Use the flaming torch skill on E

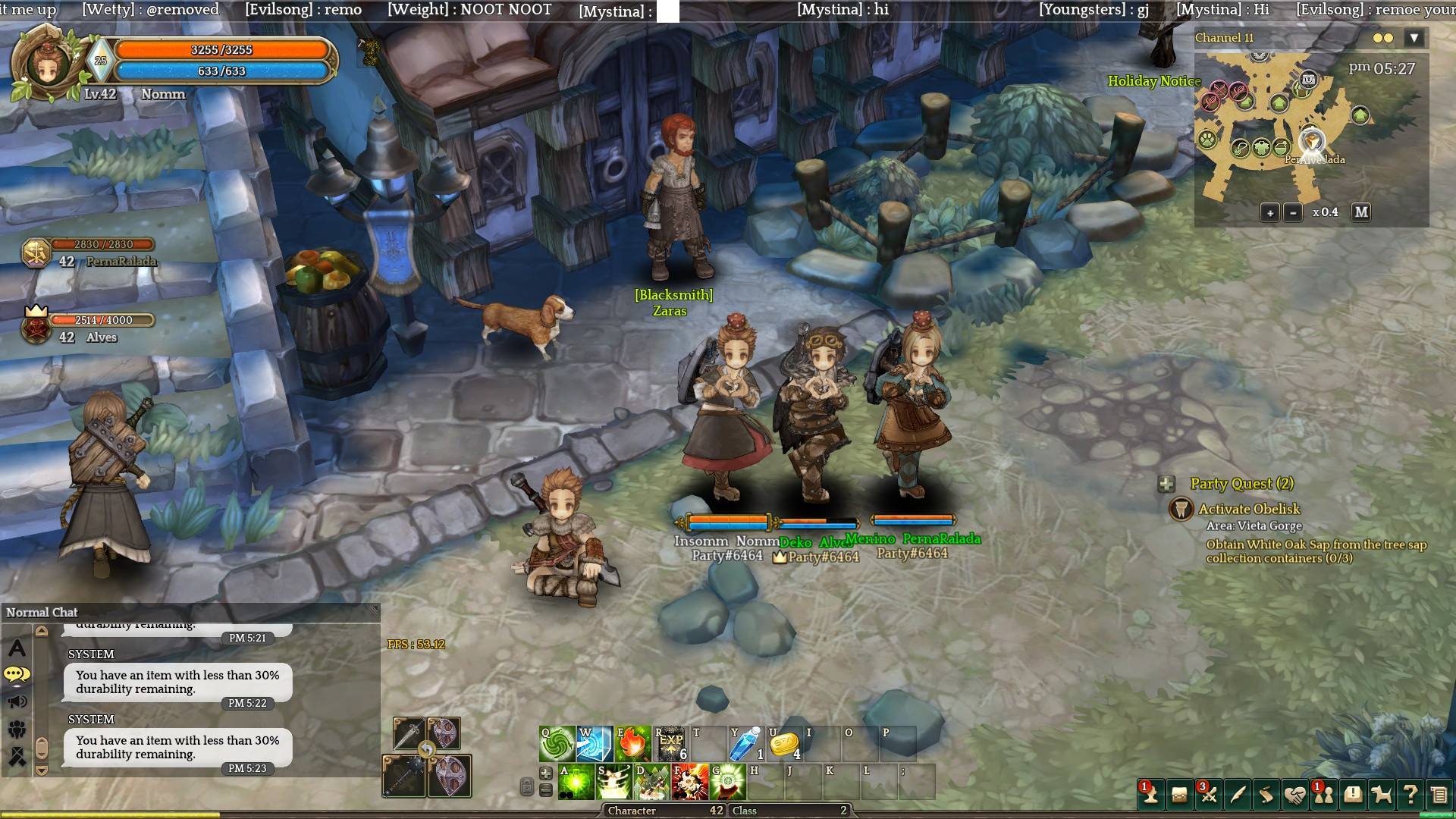(632, 744)
